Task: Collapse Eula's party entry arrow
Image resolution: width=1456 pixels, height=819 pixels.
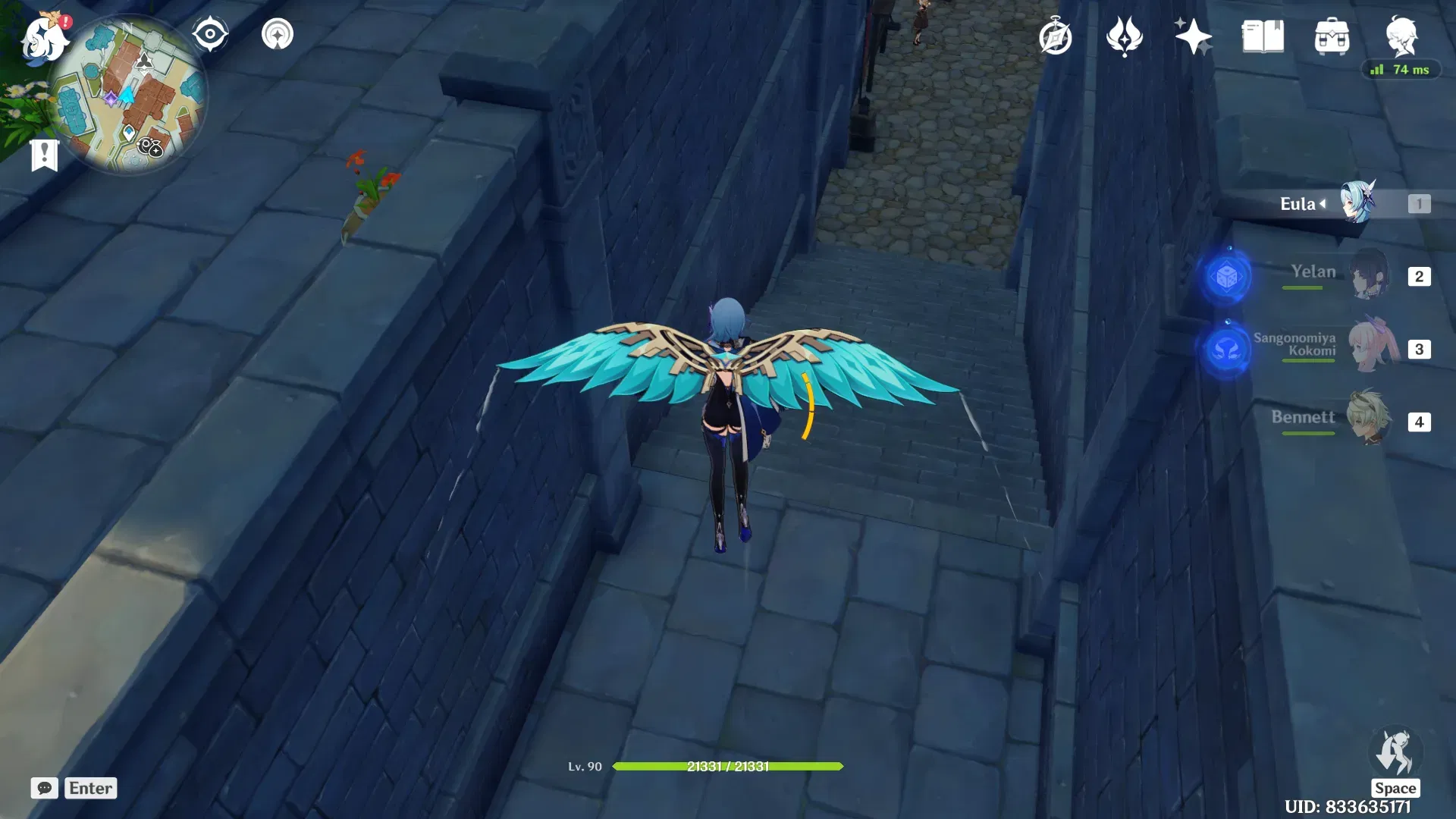Action: pos(1321,203)
